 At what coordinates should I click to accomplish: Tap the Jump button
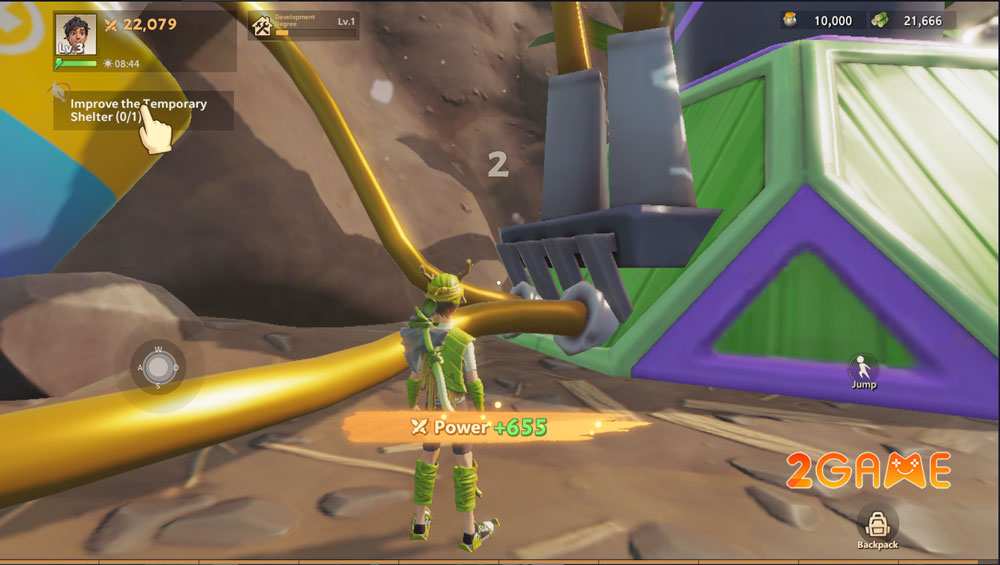(863, 370)
